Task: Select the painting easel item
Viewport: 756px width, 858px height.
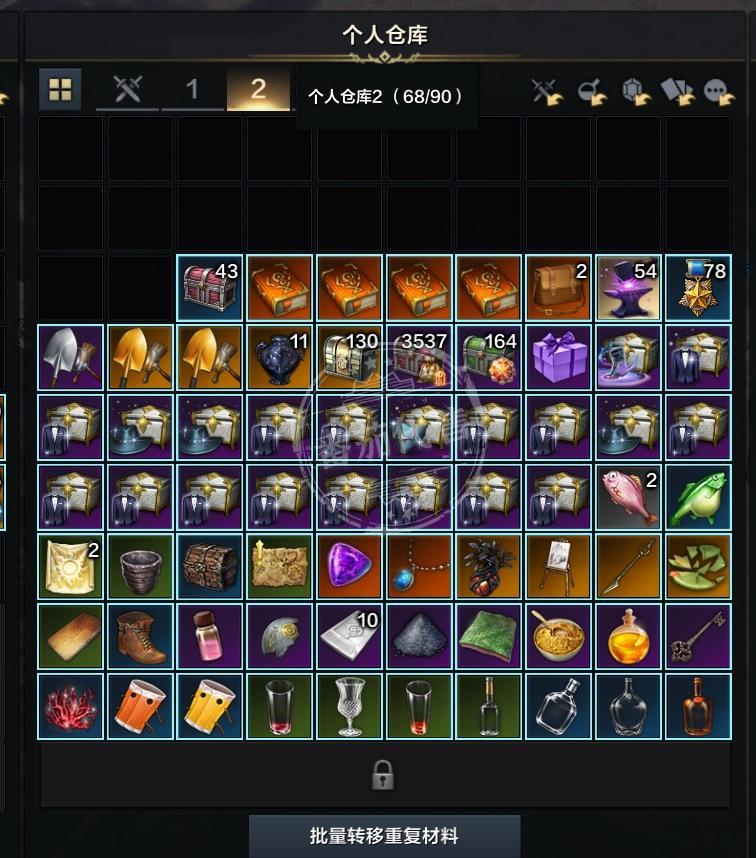Action: 560,567
